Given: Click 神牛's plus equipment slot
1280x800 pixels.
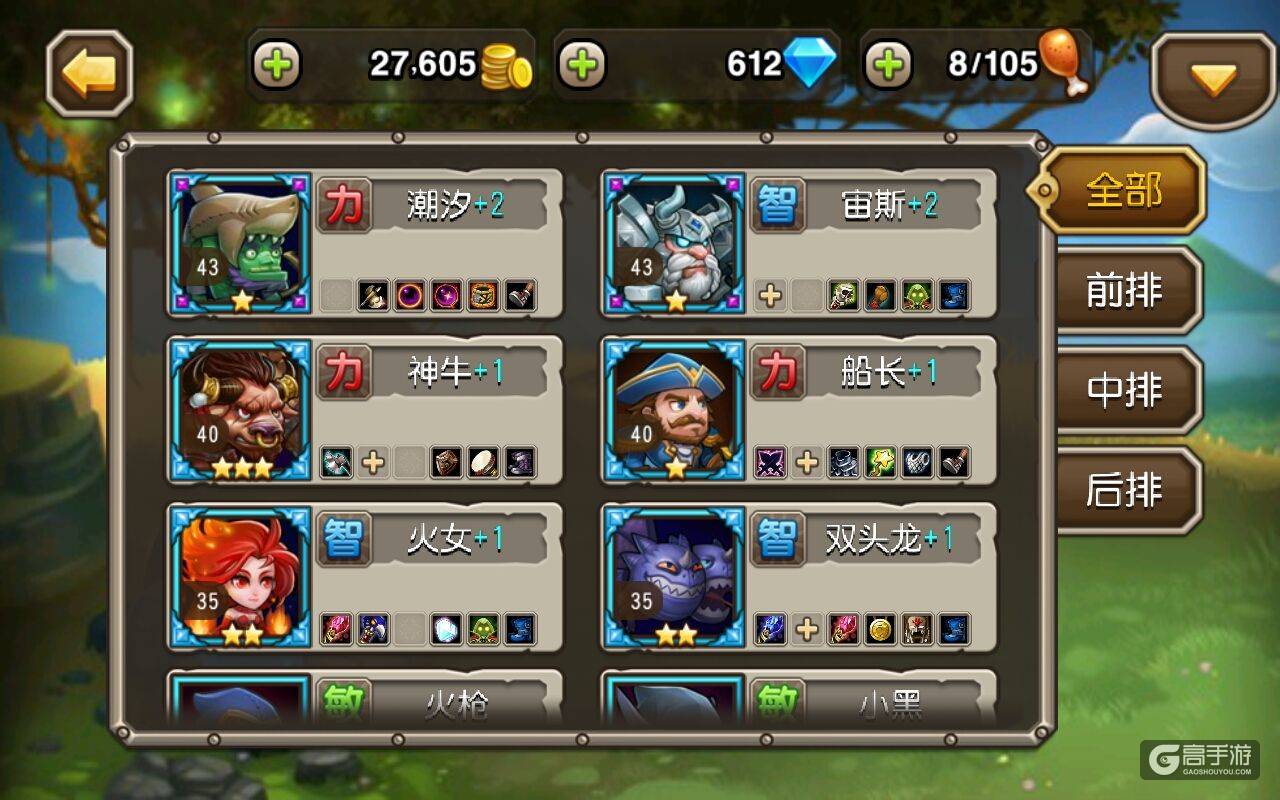Looking at the screenshot, I should click(373, 462).
